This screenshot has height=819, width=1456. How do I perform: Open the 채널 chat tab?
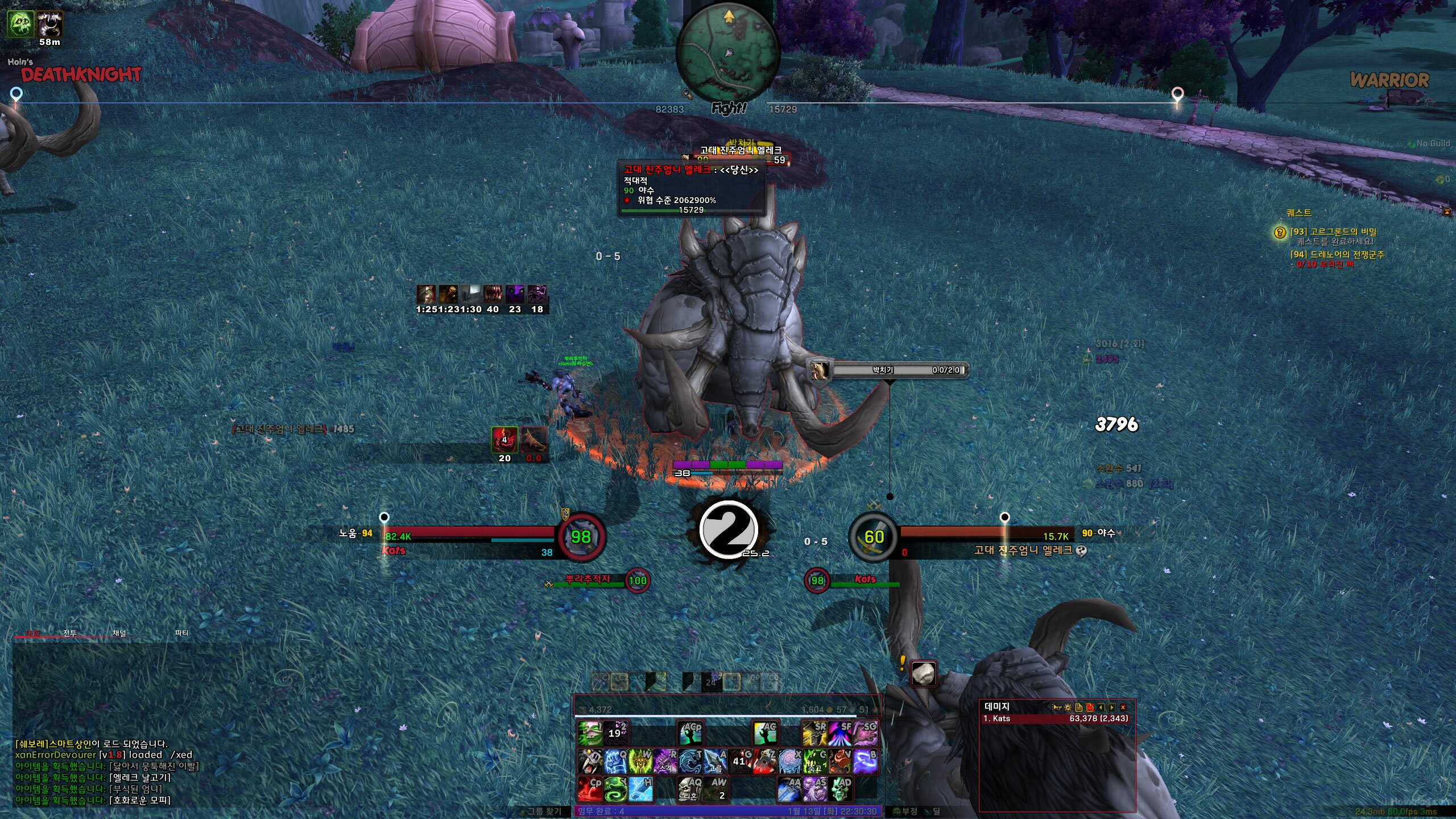point(119,633)
